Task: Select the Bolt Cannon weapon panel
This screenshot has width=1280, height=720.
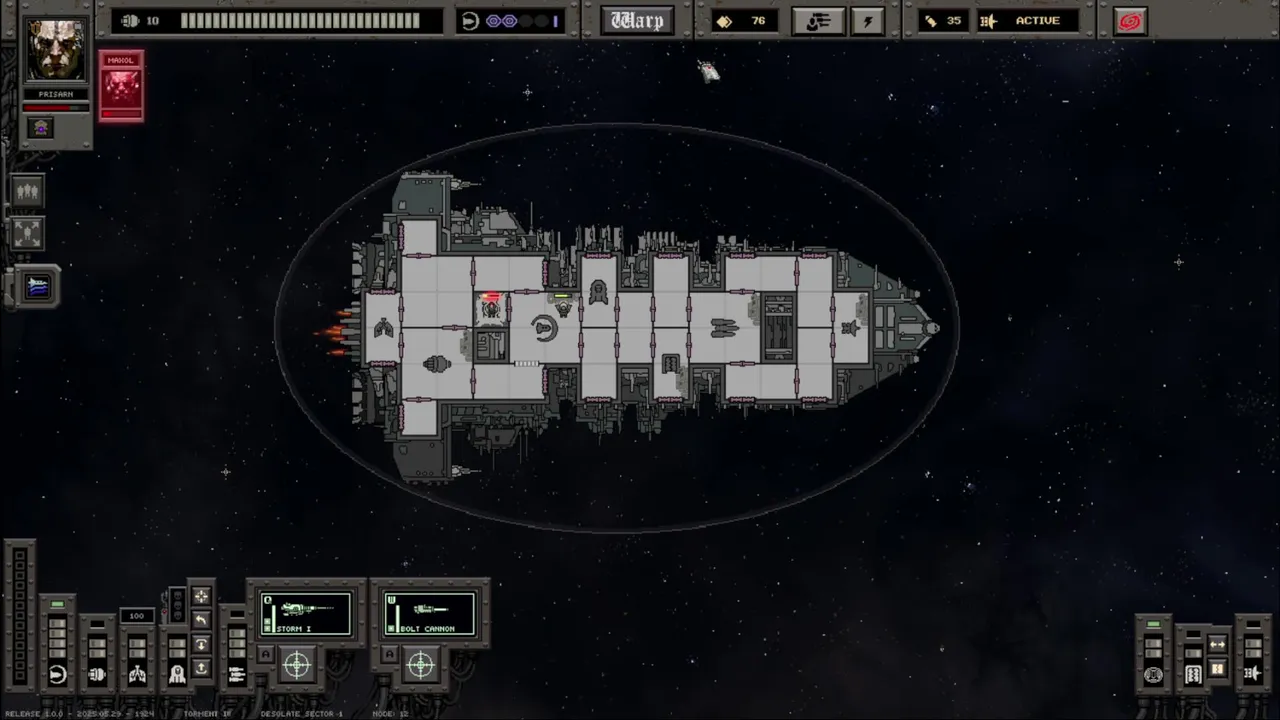Action: tap(430, 613)
